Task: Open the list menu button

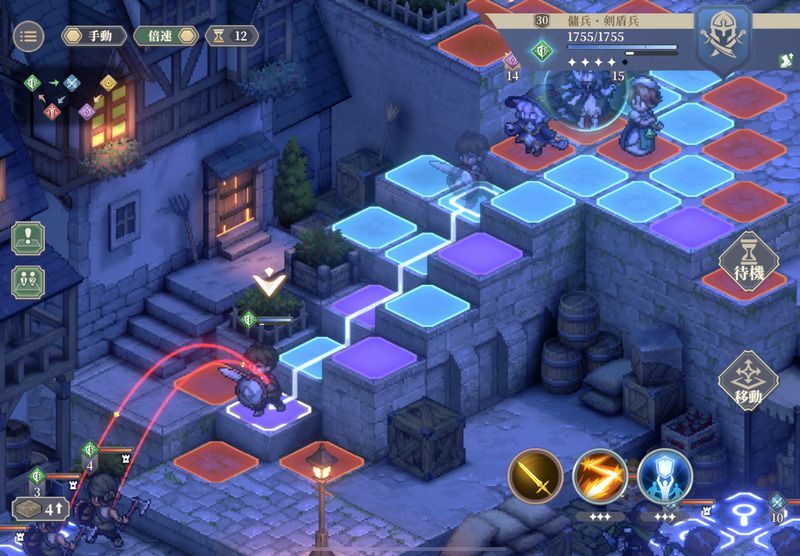Action: pos(28,36)
